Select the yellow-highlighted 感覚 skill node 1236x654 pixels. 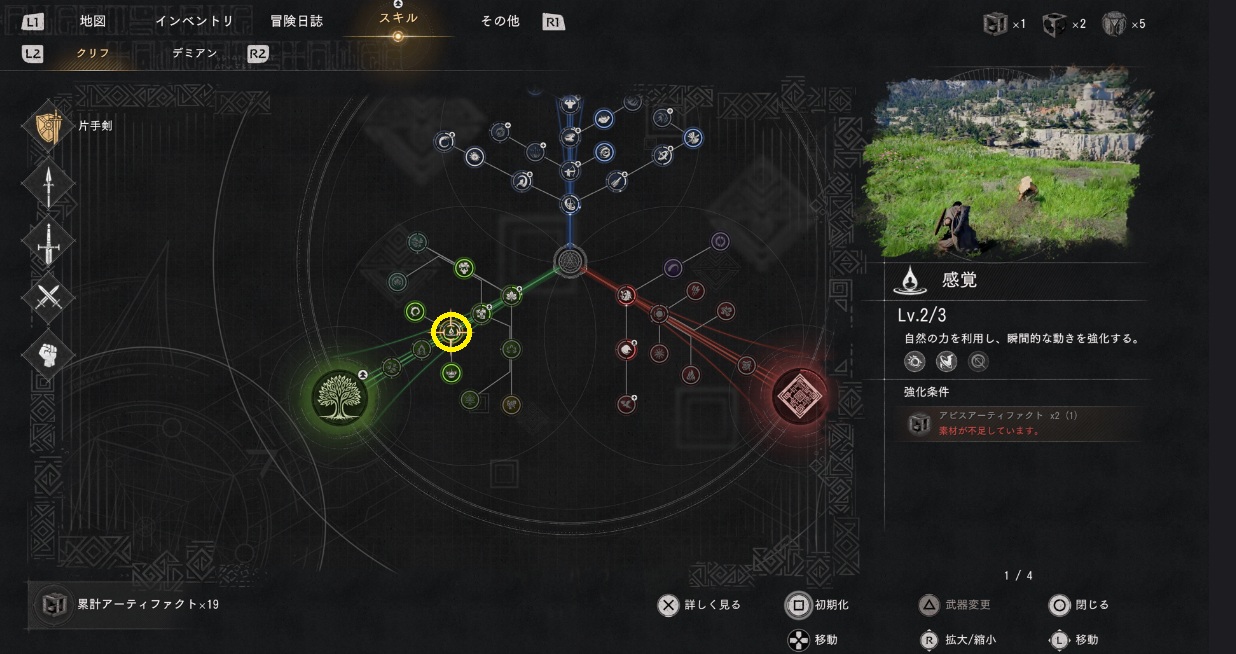[451, 332]
